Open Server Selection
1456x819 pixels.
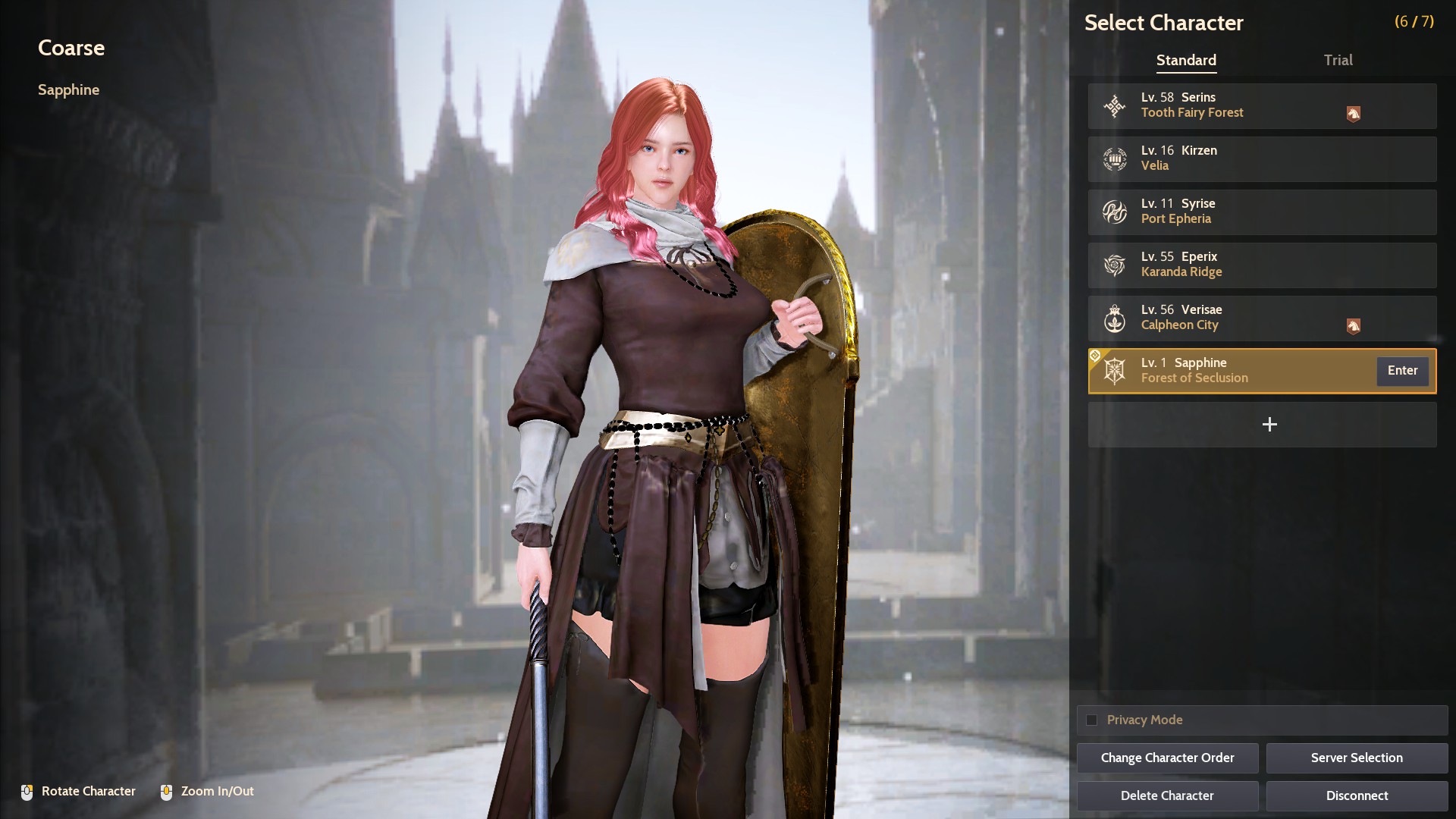click(x=1356, y=758)
